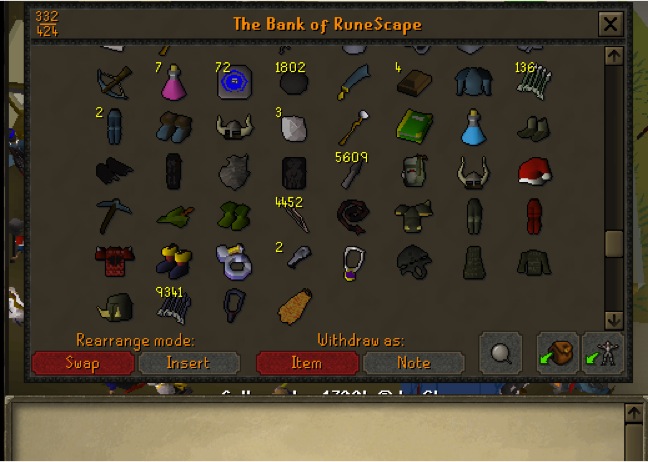Click the bank scrollbar down arrow

pos(614,320)
